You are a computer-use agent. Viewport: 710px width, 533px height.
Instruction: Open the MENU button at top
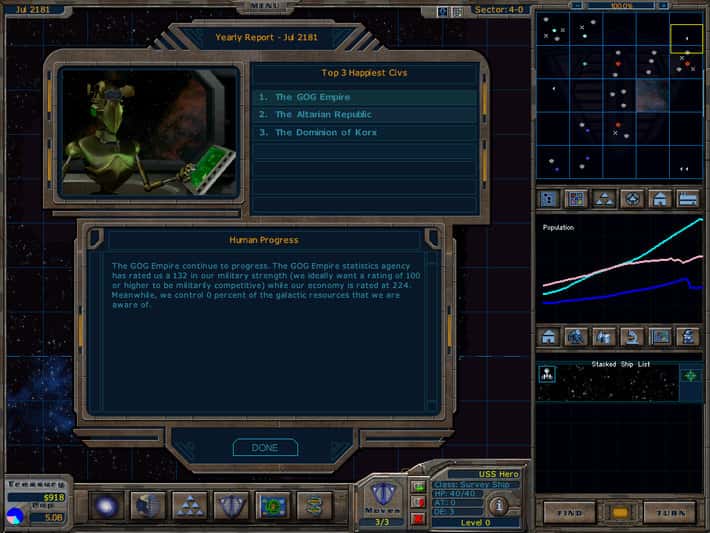[x=264, y=5]
